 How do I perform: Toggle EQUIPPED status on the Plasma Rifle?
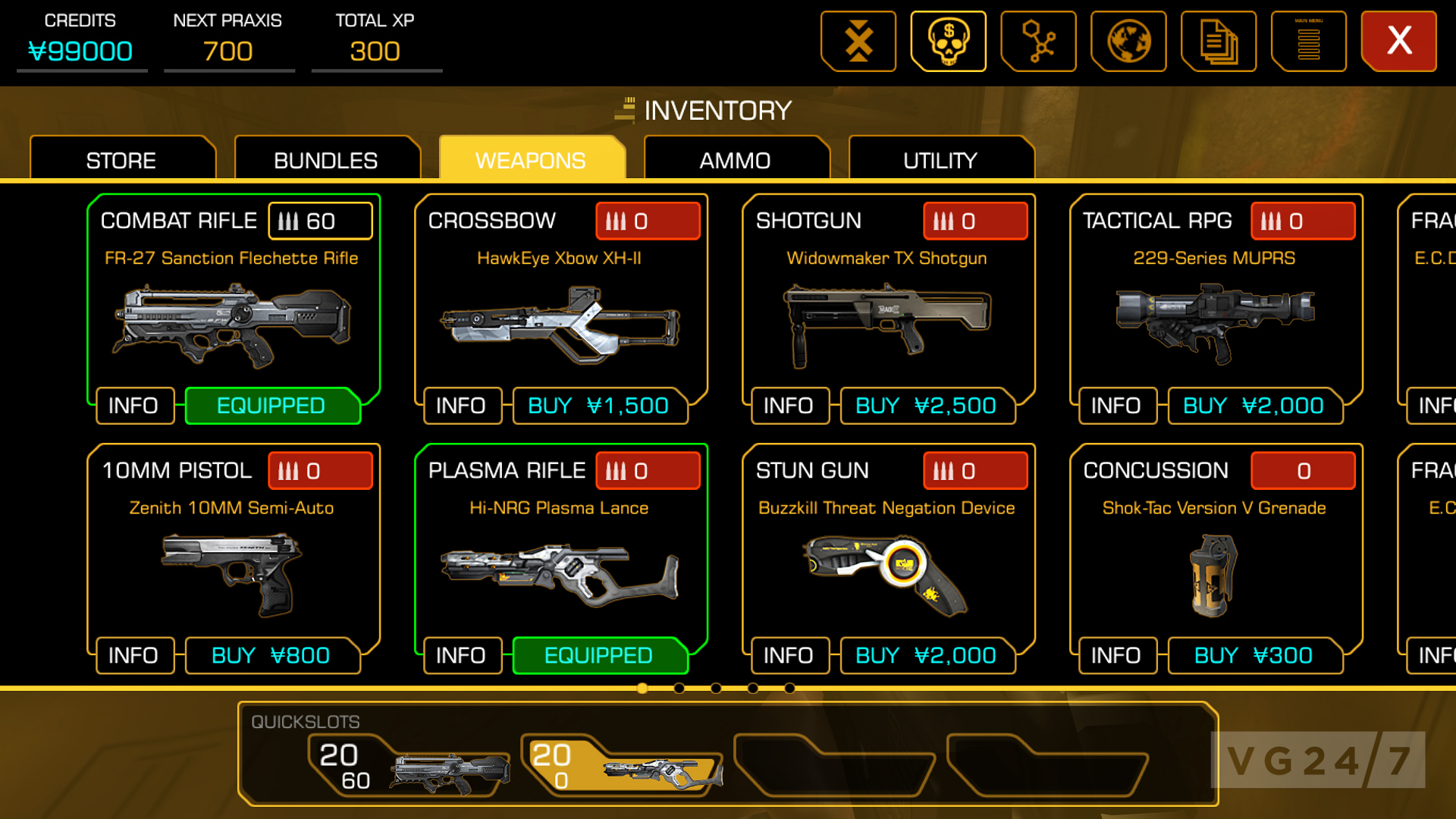pos(600,655)
